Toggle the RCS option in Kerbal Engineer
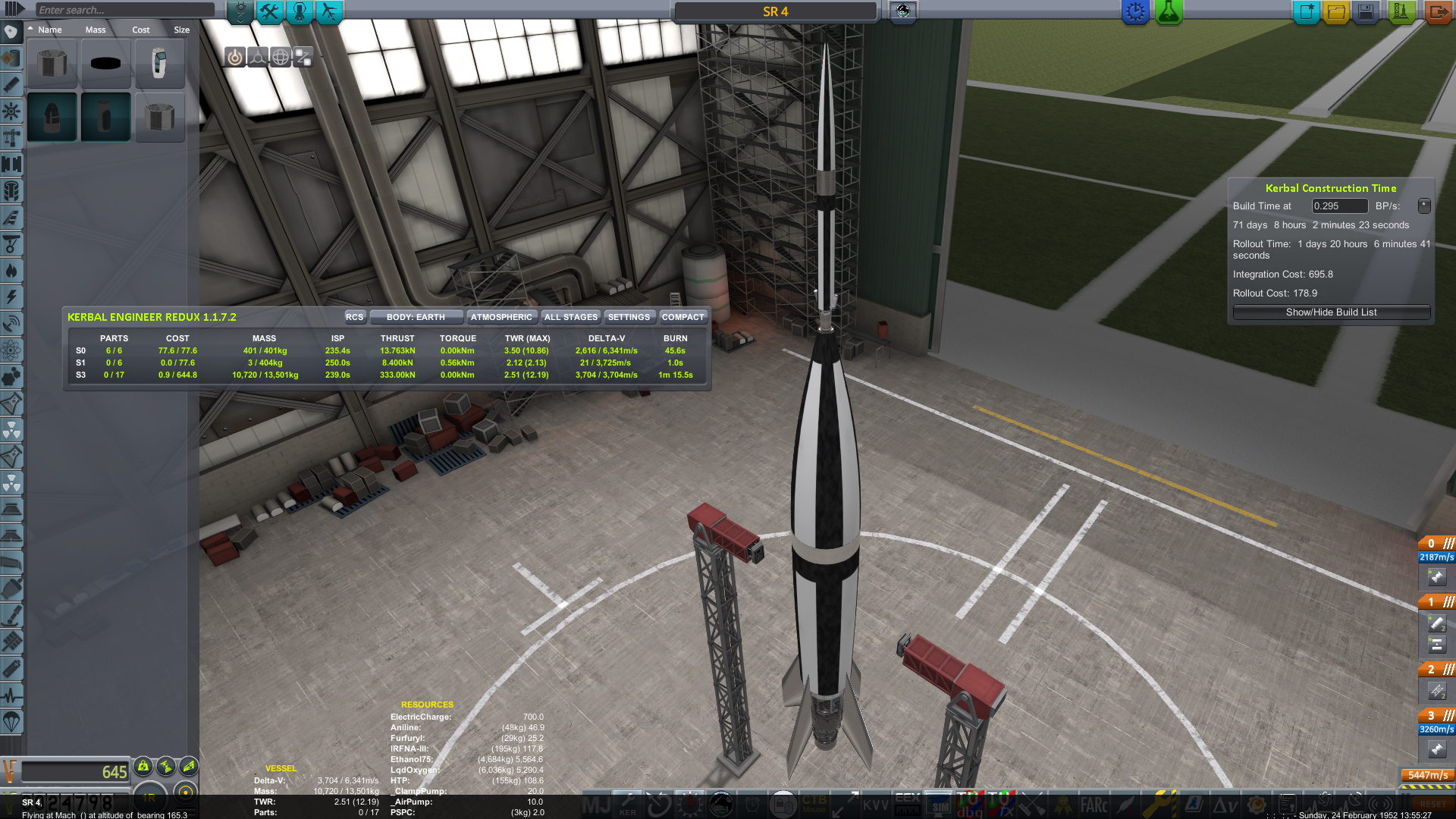 click(x=354, y=317)
